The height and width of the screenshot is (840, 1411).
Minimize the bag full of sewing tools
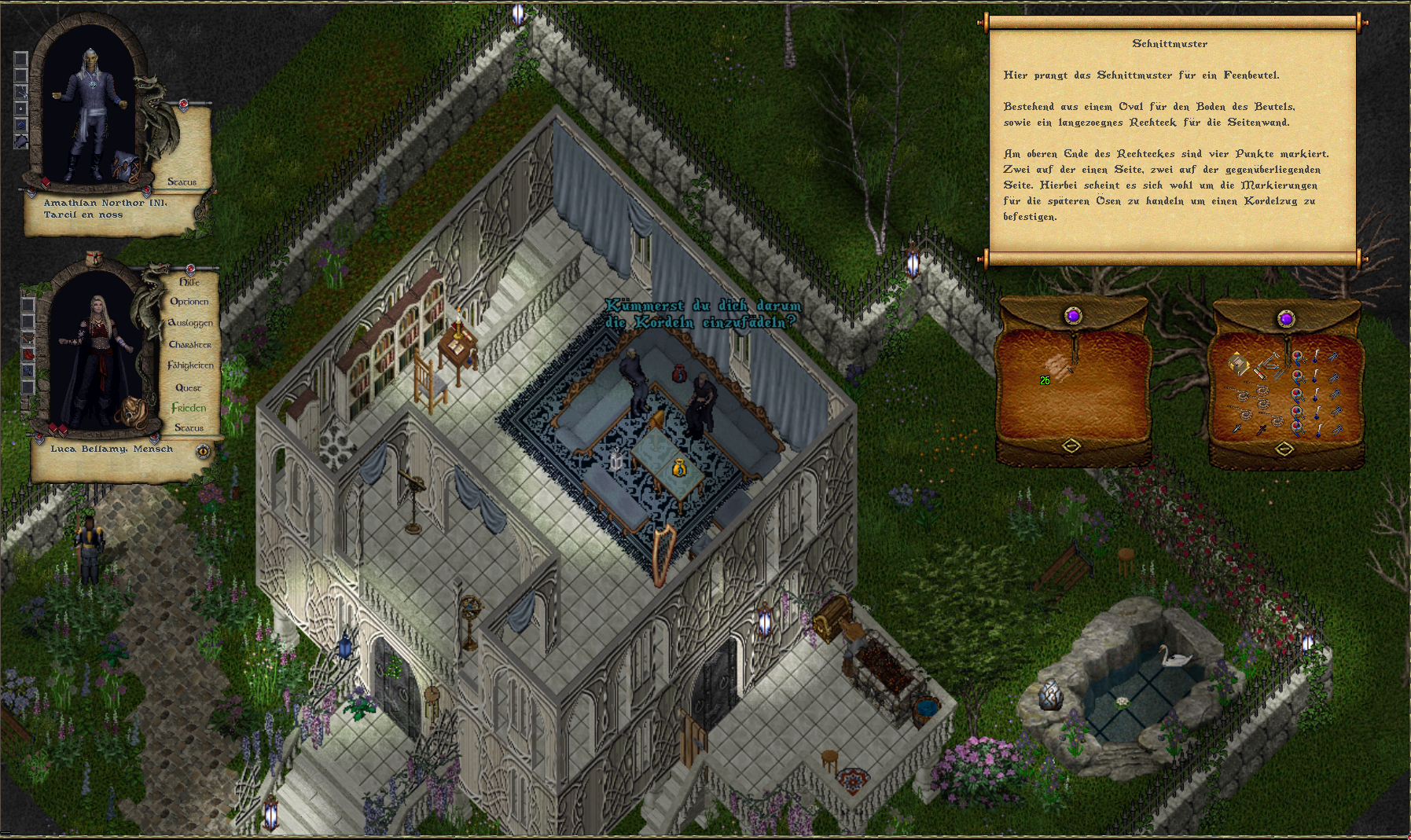(1284, 449)
